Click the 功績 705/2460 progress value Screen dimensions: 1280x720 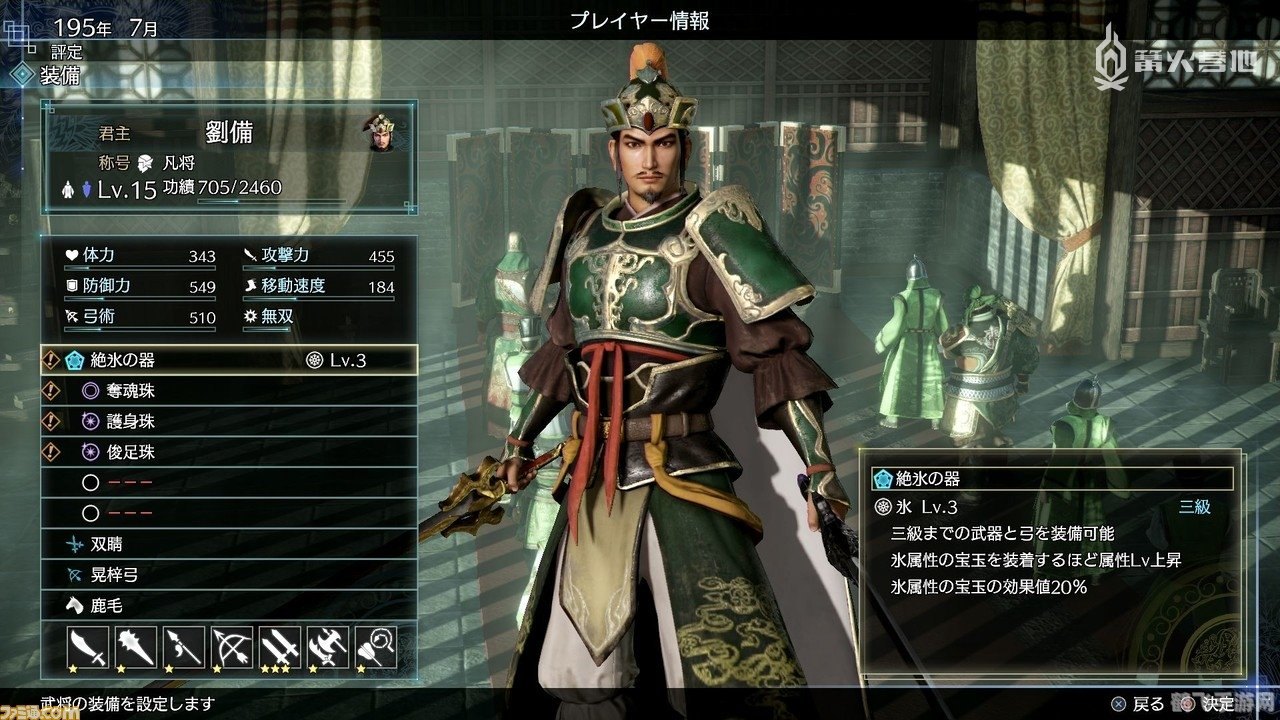pos(222,186)
